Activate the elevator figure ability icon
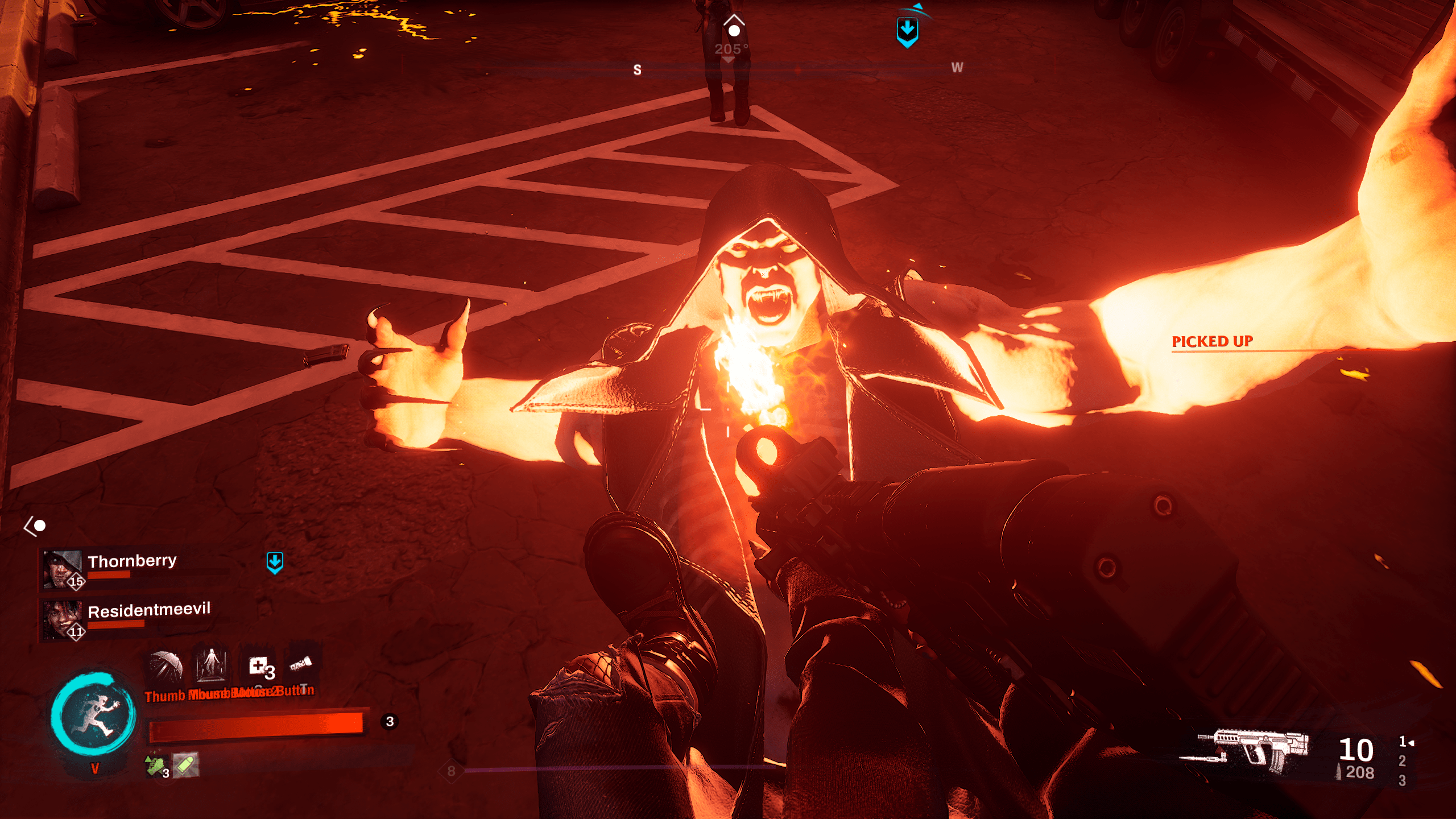 click(212, 664)
